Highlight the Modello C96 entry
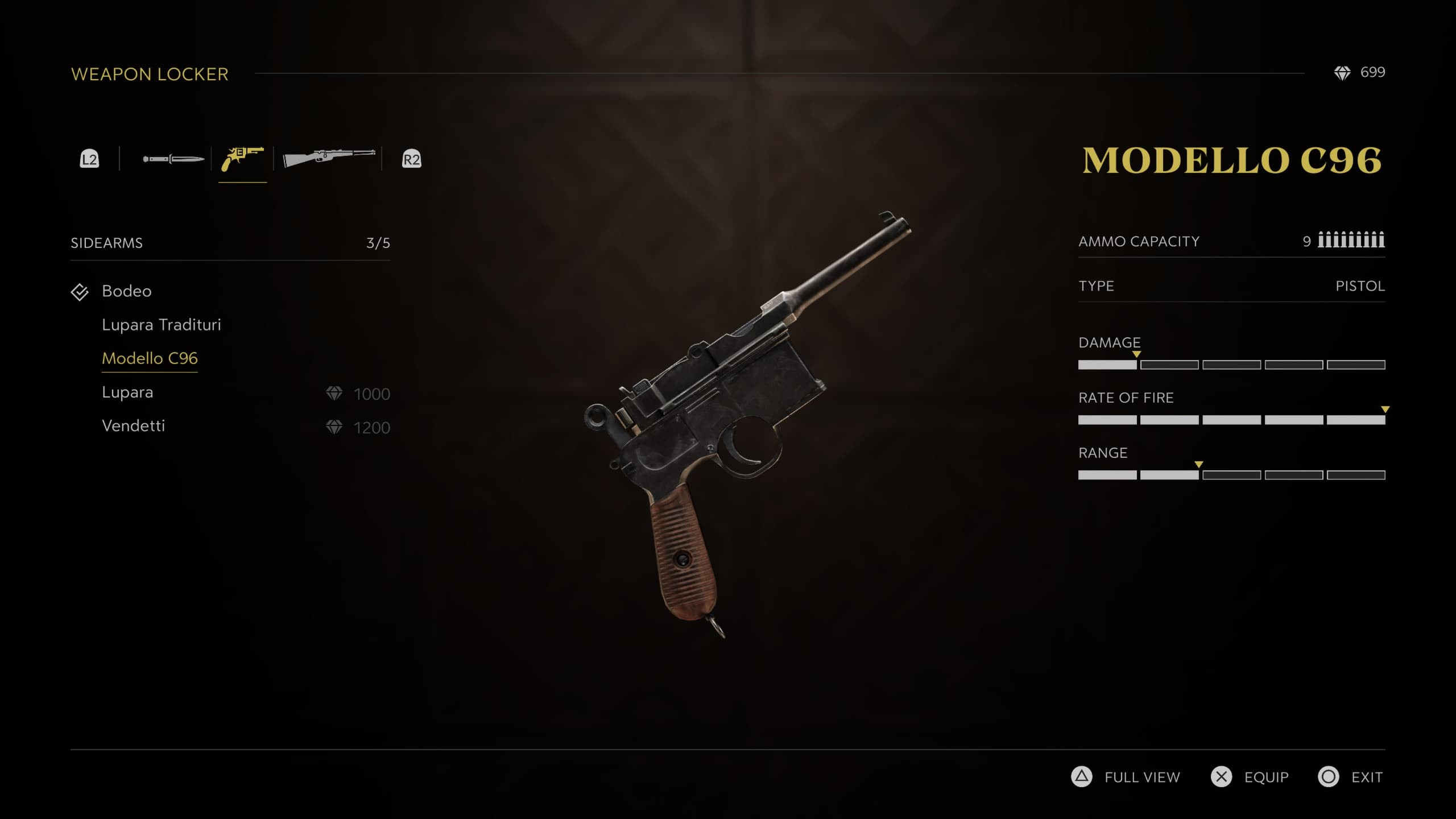Image resolution: width=1456 pixels, height=819 pixels. click(150, 358)
